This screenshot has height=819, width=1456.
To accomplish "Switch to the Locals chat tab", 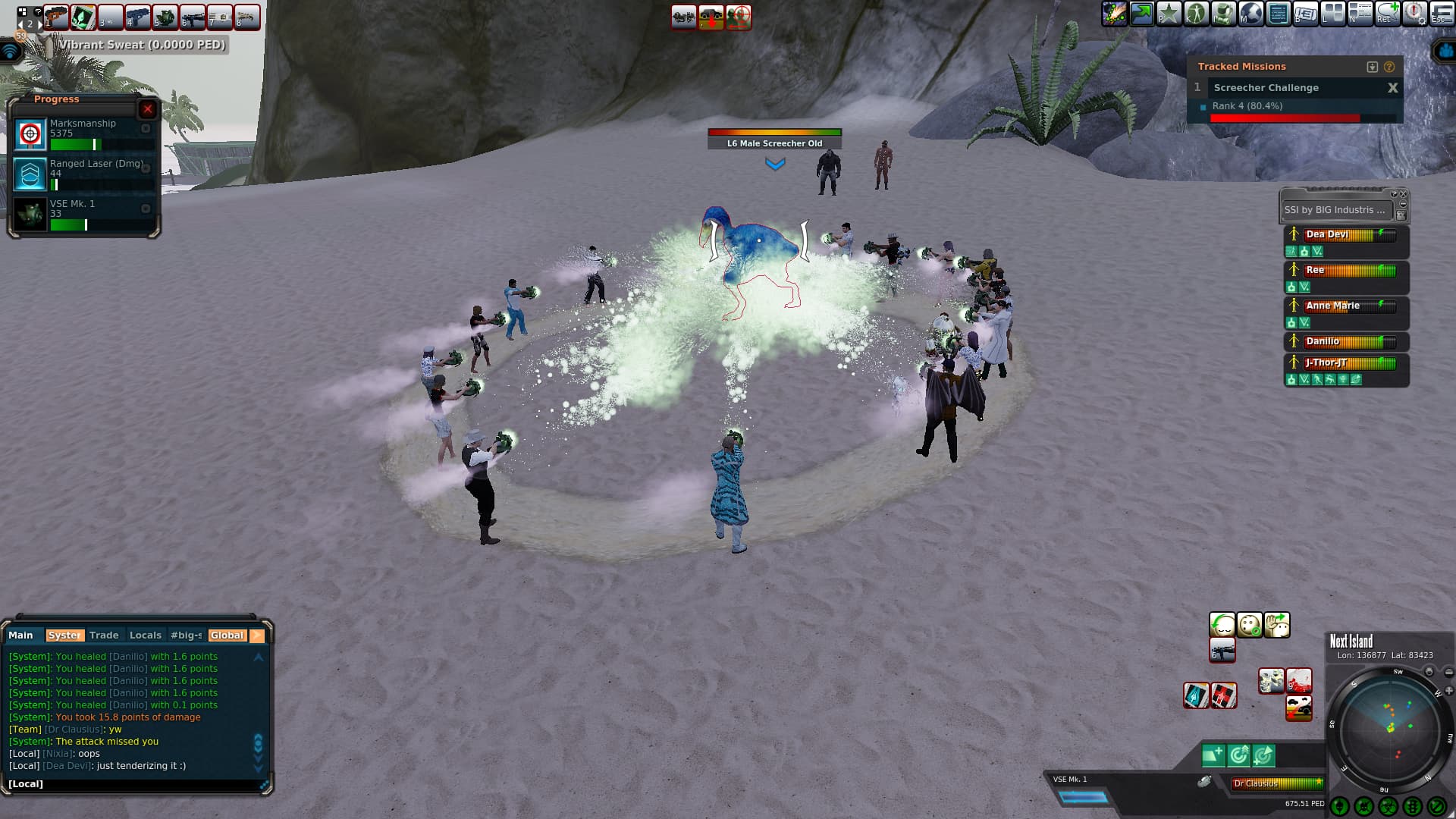I will (146, 635).
